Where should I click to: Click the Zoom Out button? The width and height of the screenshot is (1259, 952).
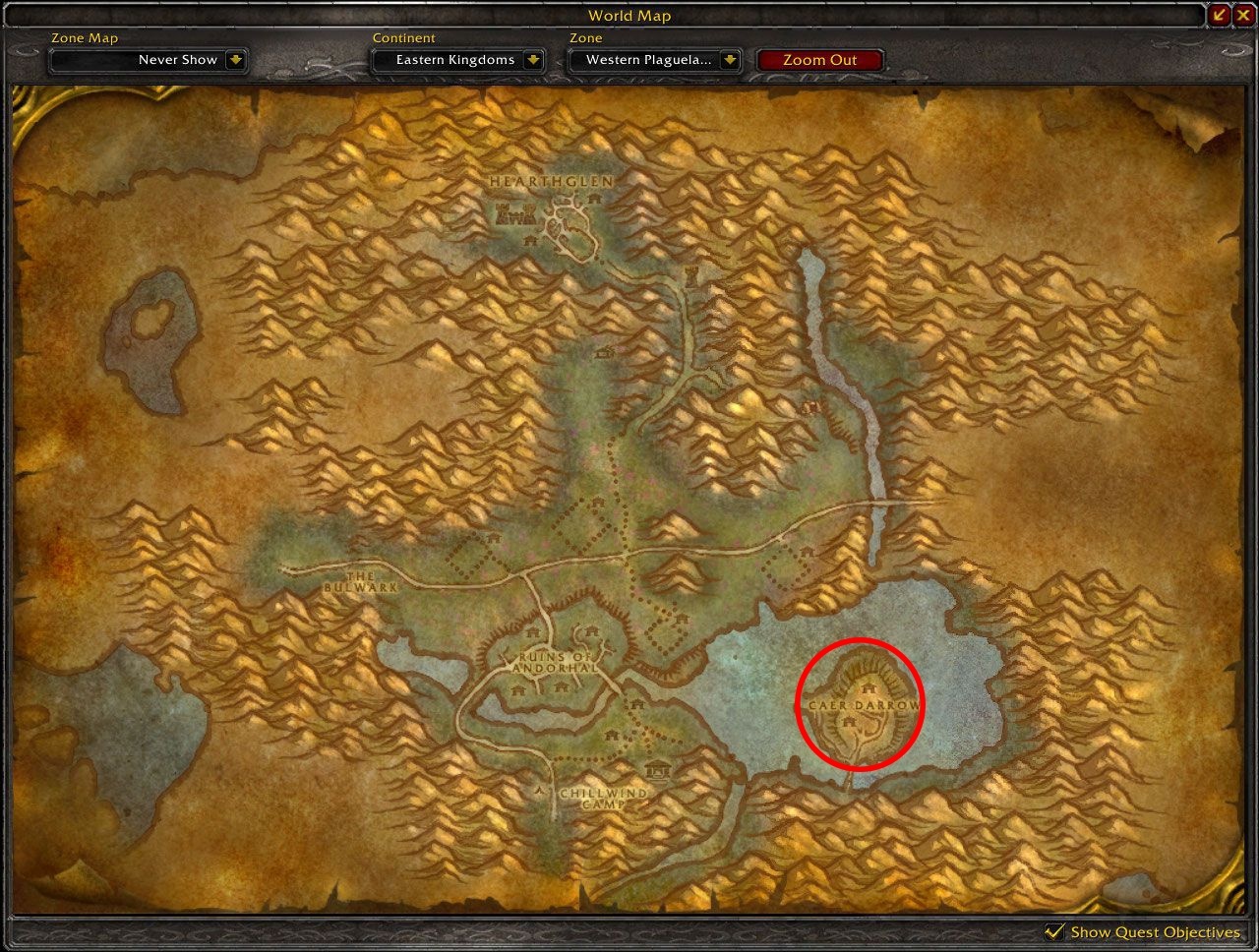820,59
